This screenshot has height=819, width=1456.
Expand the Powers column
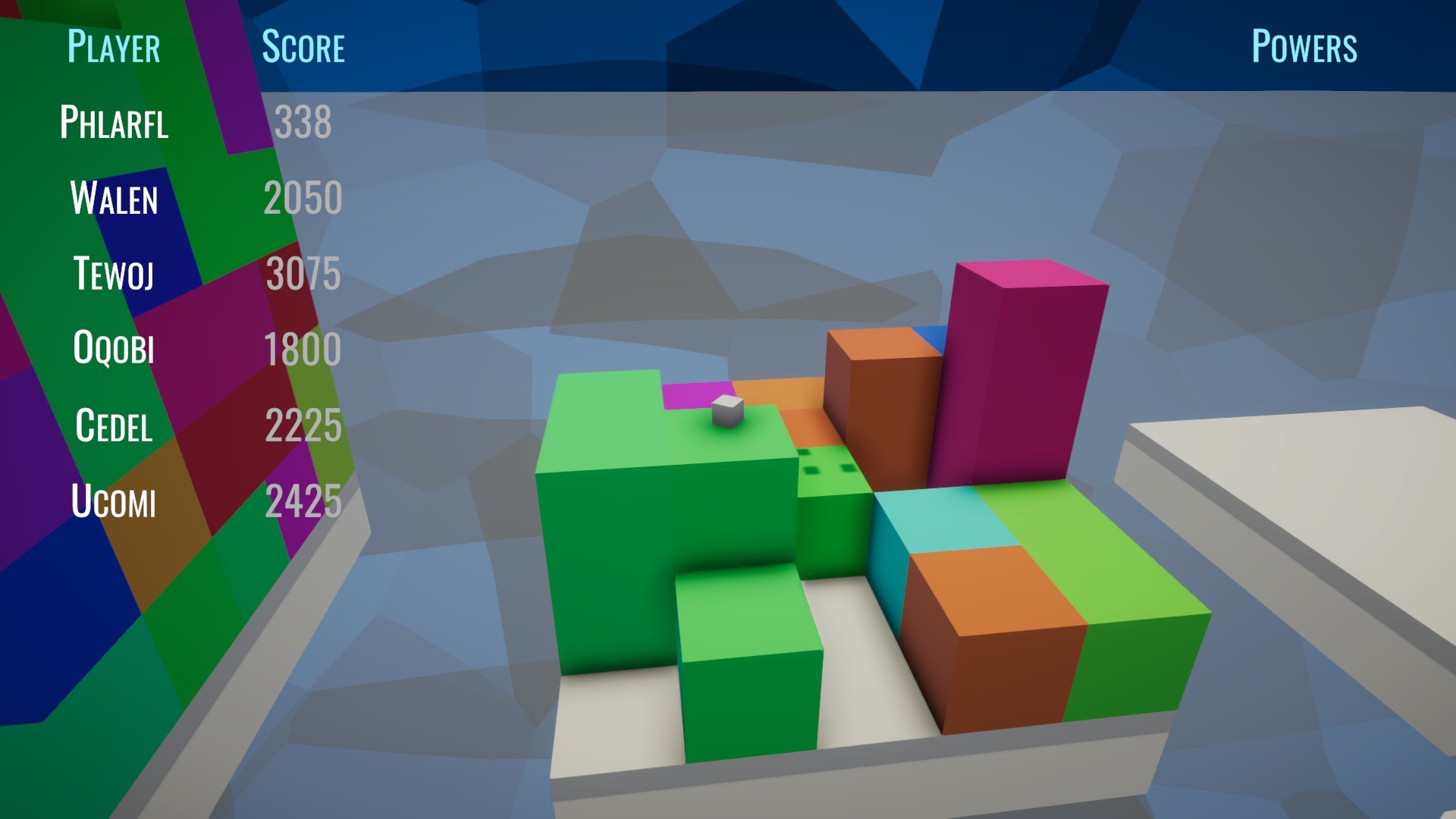[x=1303, y=47]
